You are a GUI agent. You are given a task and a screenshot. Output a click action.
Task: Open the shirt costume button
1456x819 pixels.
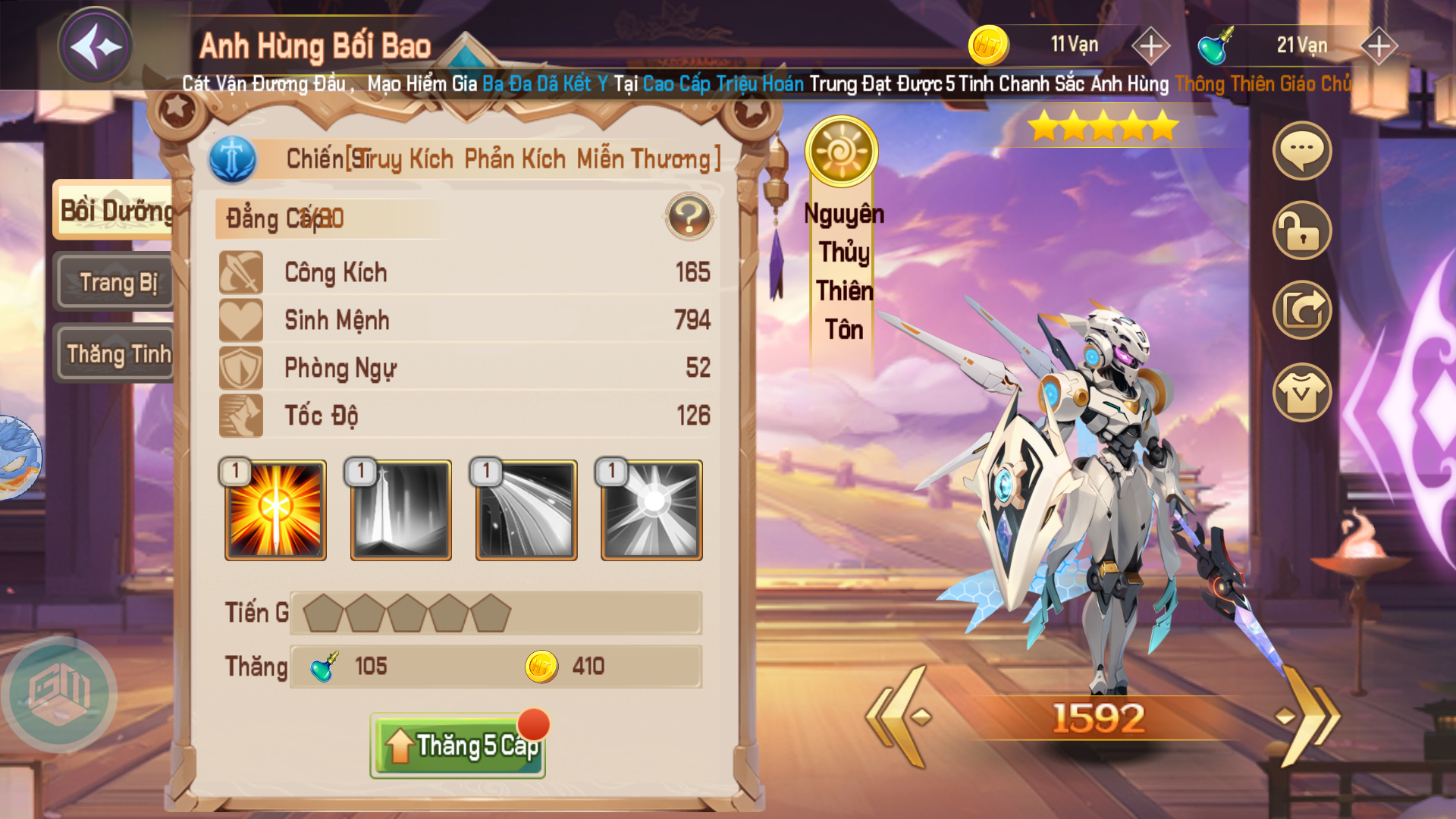1301,392
